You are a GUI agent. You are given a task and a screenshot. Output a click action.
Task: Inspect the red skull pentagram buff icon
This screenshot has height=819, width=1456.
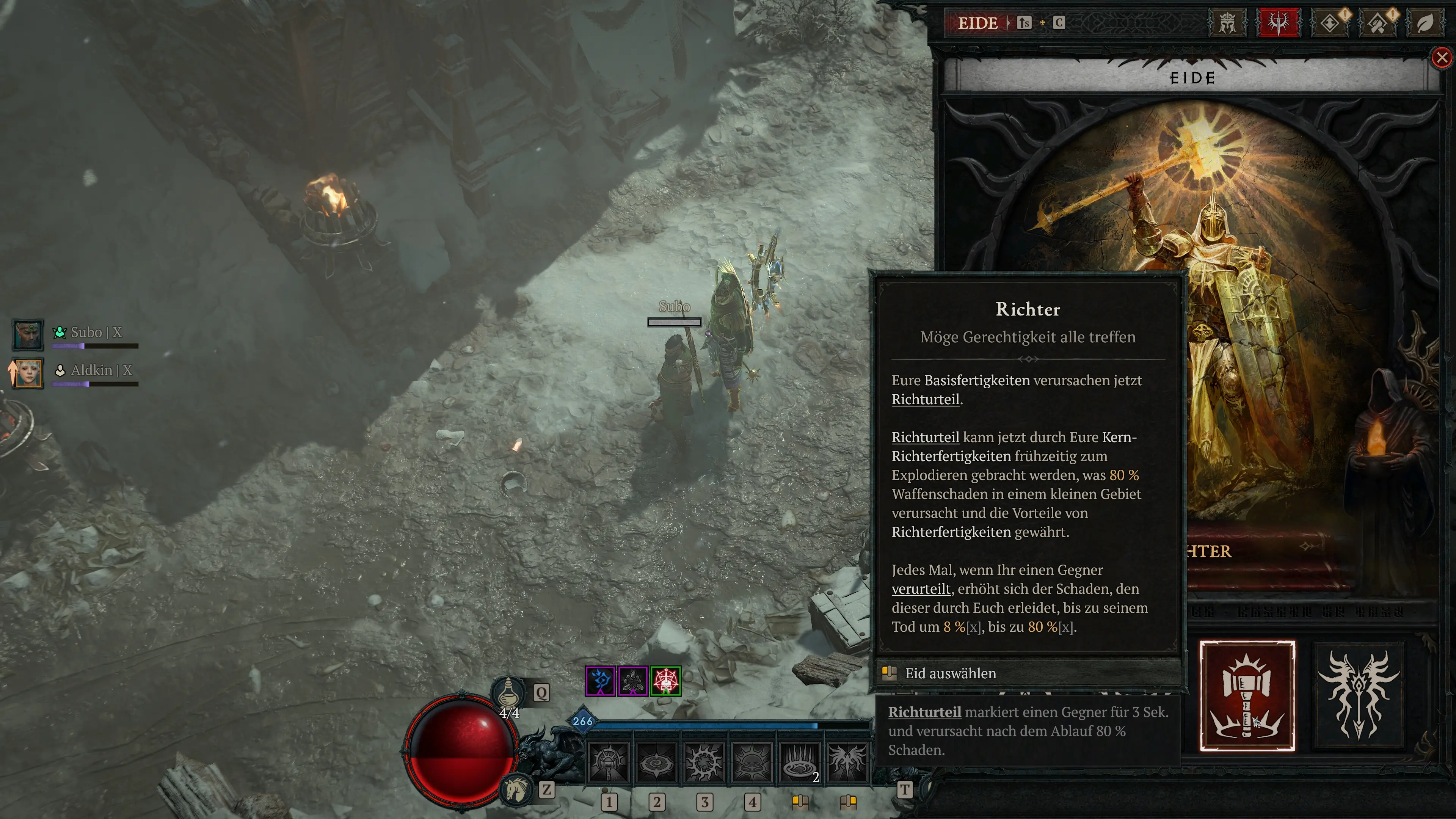[x=666, y=681]
